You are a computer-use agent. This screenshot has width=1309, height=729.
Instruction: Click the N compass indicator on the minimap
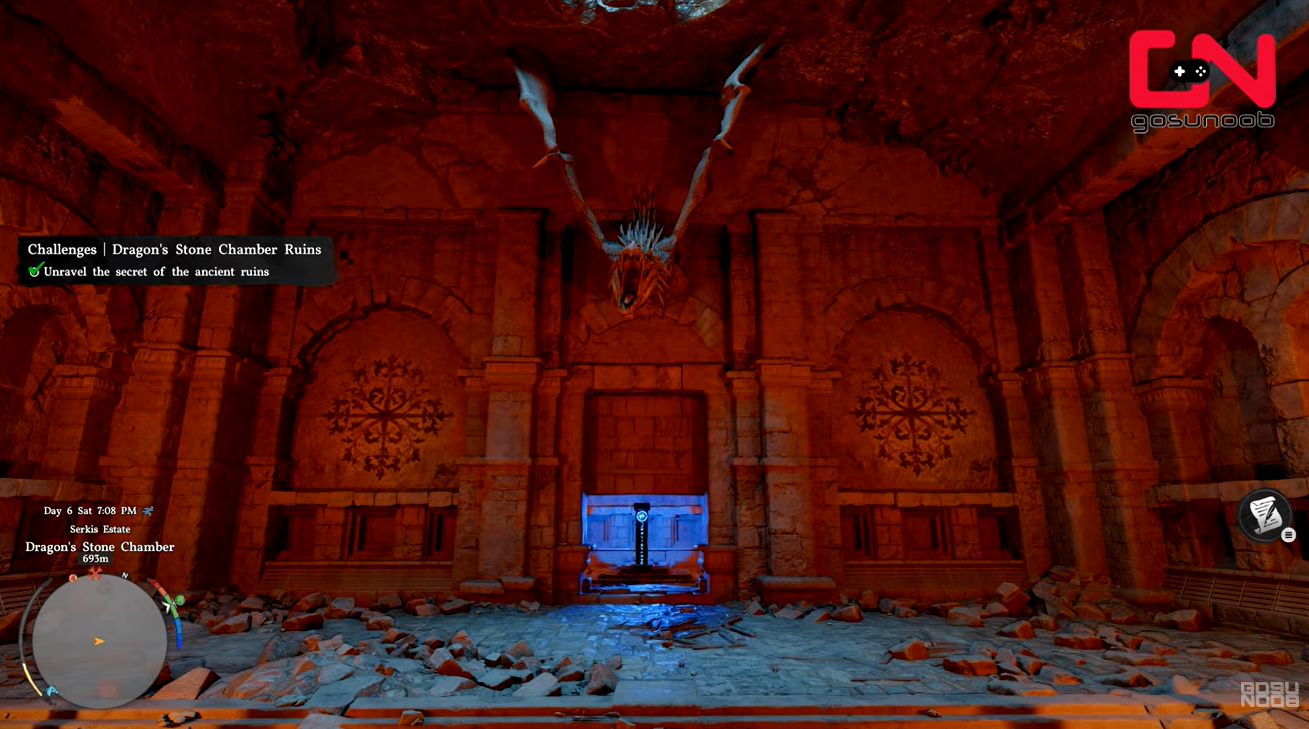tap(124, 576)
